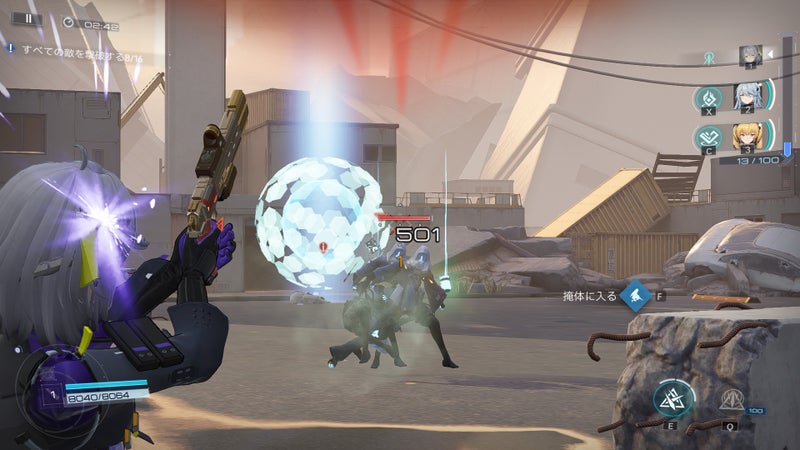800x450 pixels.
Task: Select the gray-haired squad member portrait
Action: [x=750, y=55]
